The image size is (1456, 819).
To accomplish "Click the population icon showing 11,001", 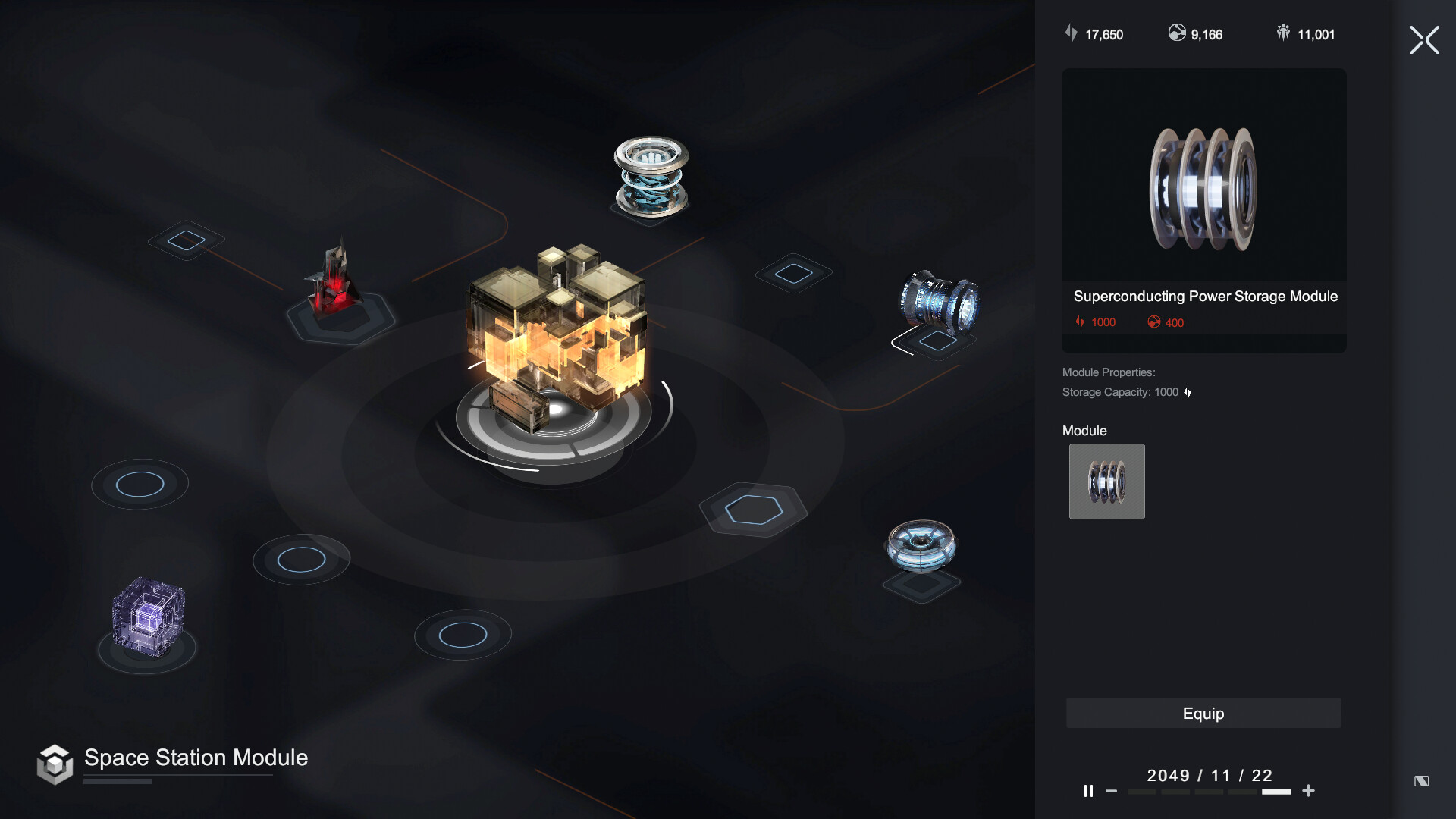I will [x=1282, y=32].
